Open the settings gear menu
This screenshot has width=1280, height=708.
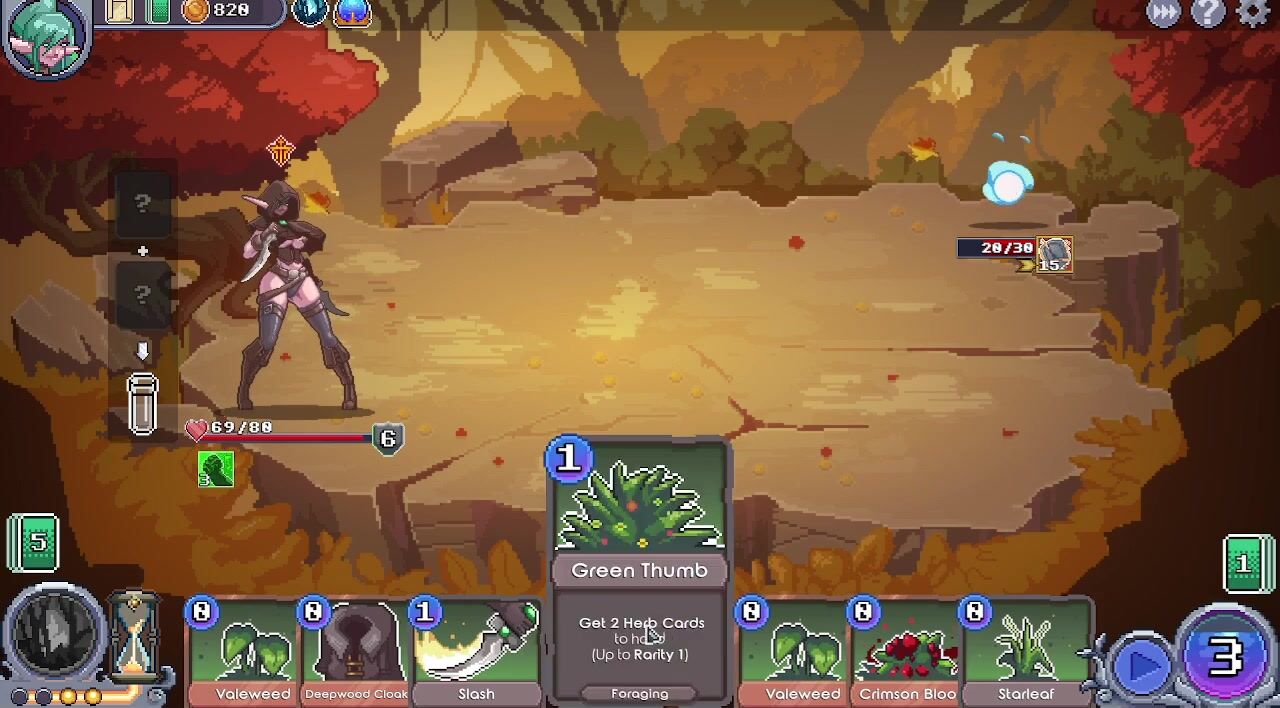pos(1253,12)
